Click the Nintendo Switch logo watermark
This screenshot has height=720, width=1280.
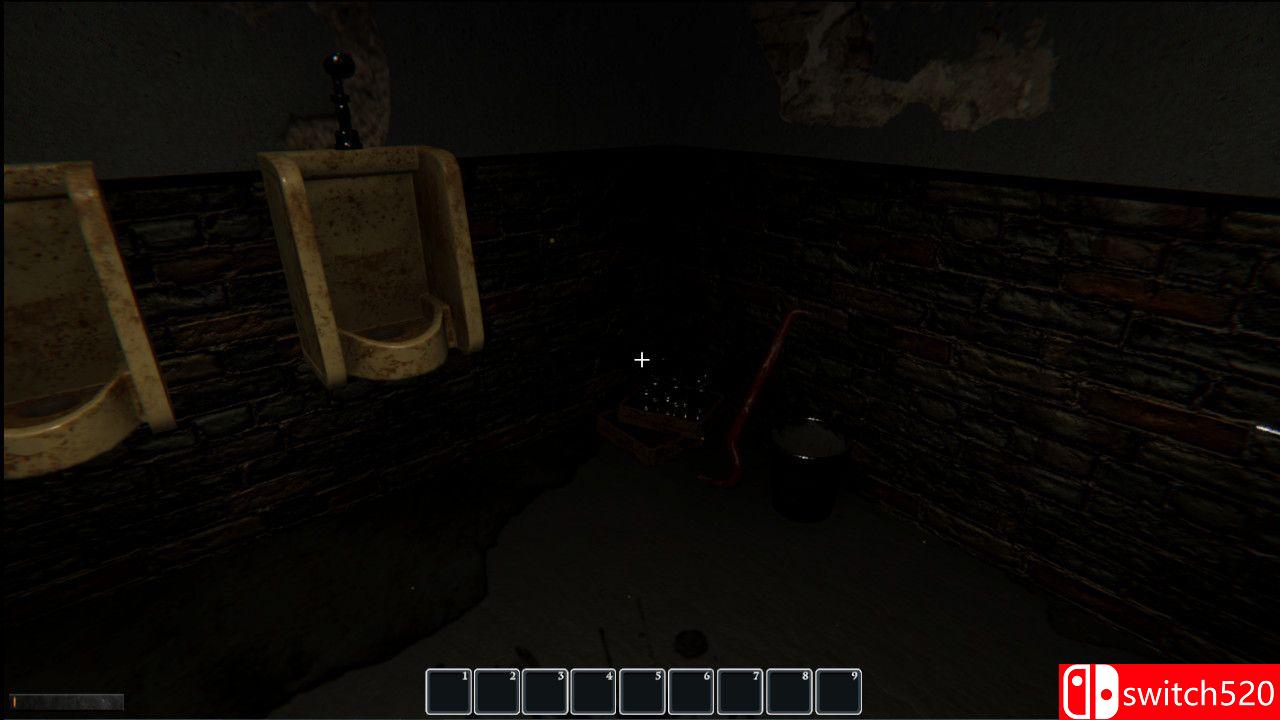coord(1094,689)
